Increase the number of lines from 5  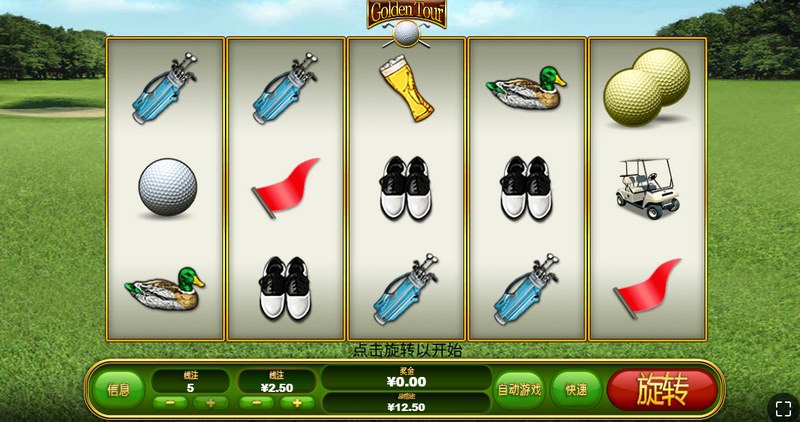click(x=211, y=403)
